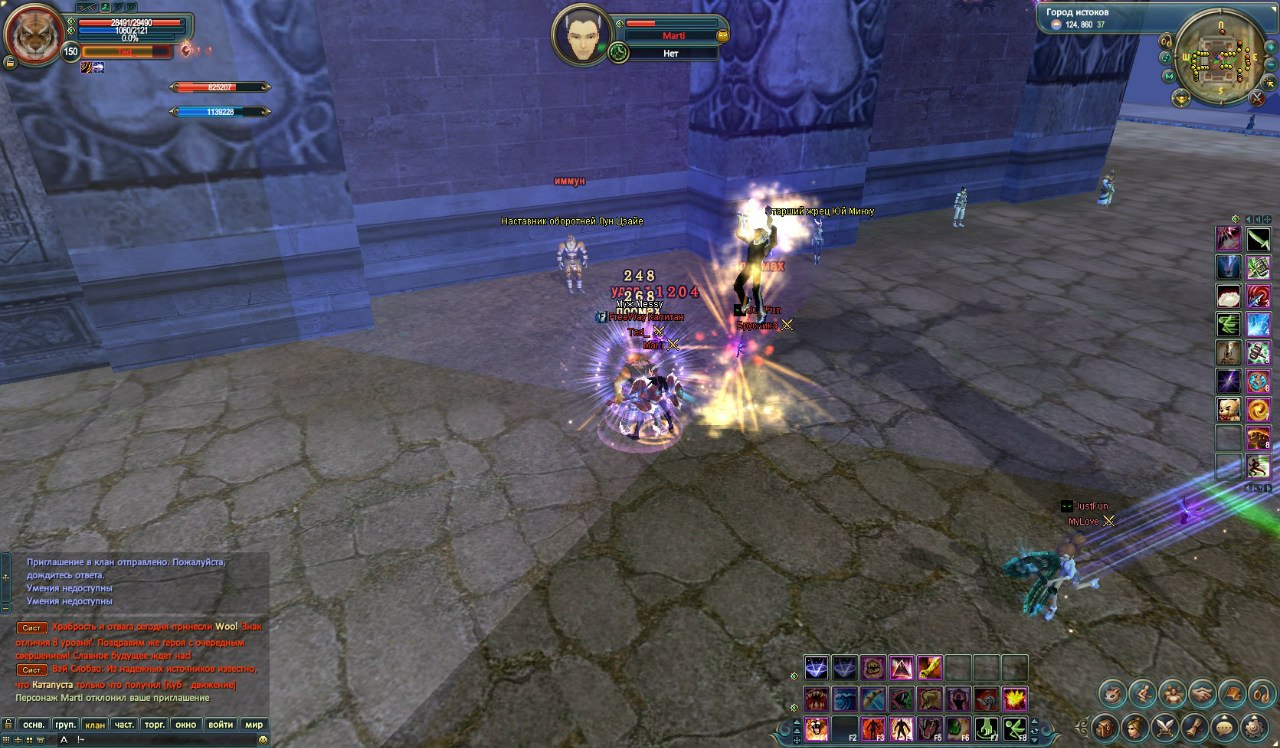Open the 'осно.' main chat tab
The width and height of the screenshot is (1280, 748).
[34, 724]
